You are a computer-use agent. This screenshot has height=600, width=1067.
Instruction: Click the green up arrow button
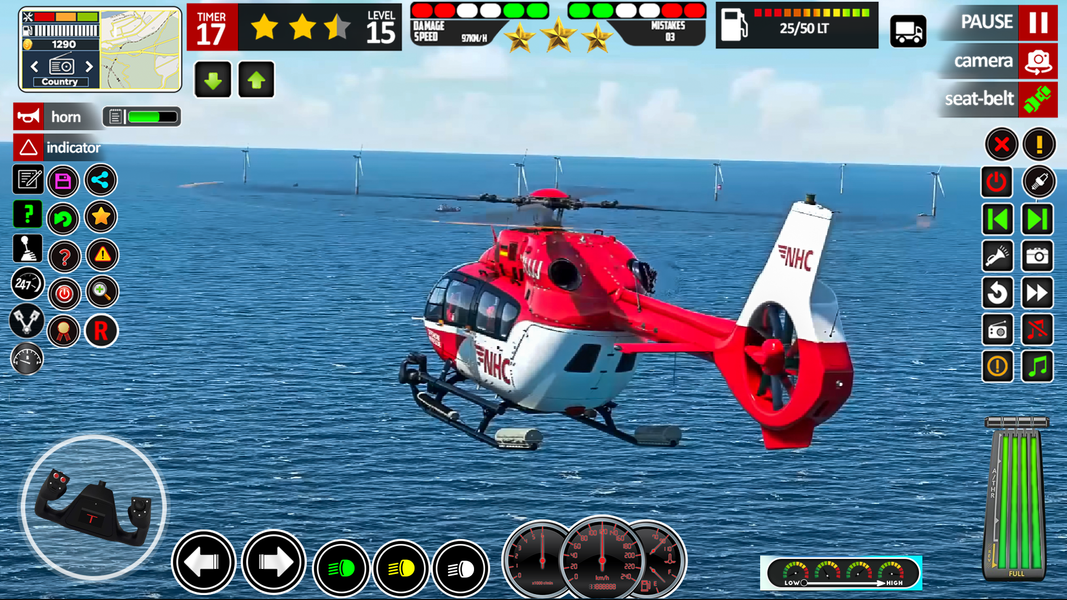[256, 80]
